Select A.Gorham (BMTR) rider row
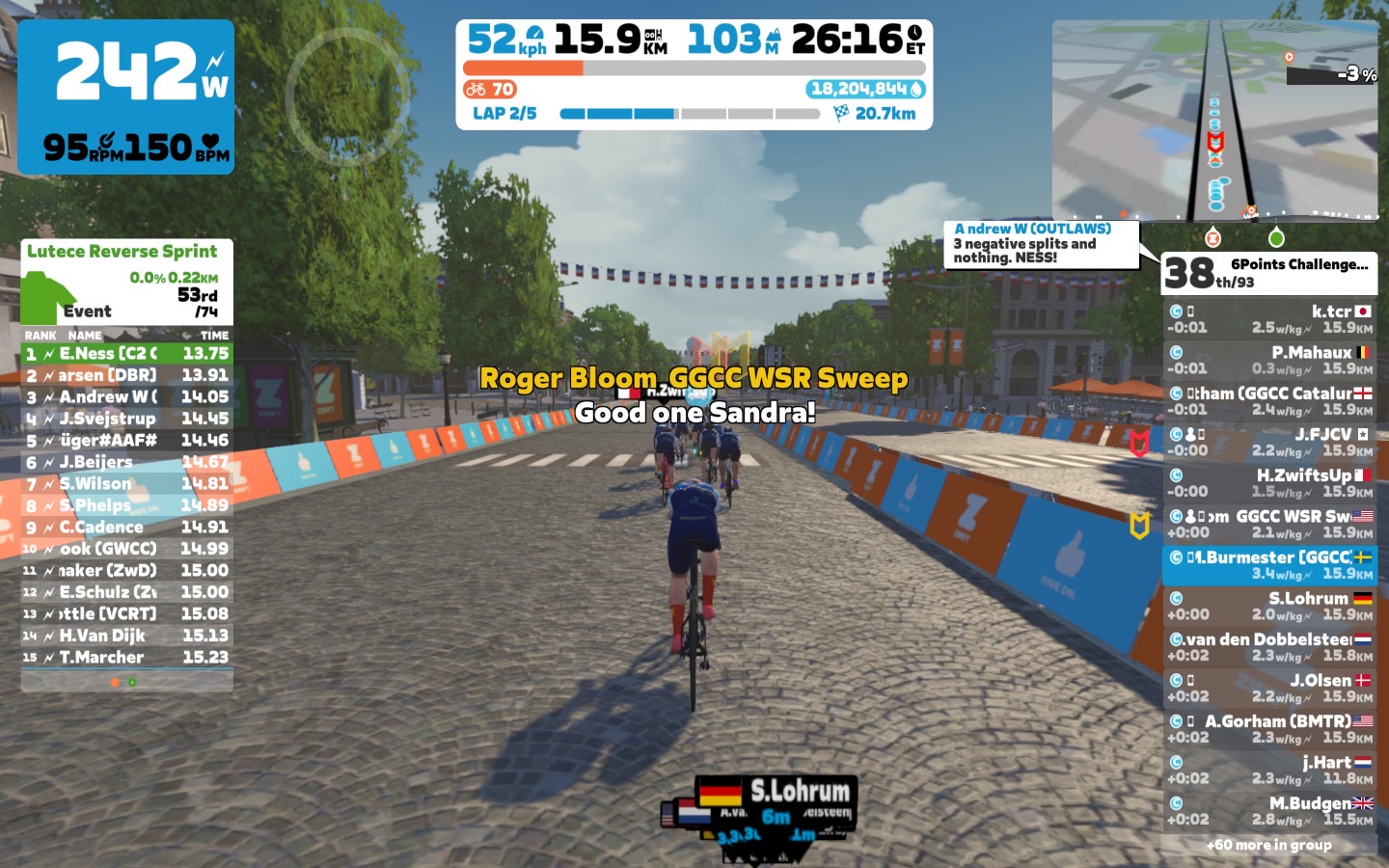This screenshot has width=1389, height=868. click(1269, 729)
